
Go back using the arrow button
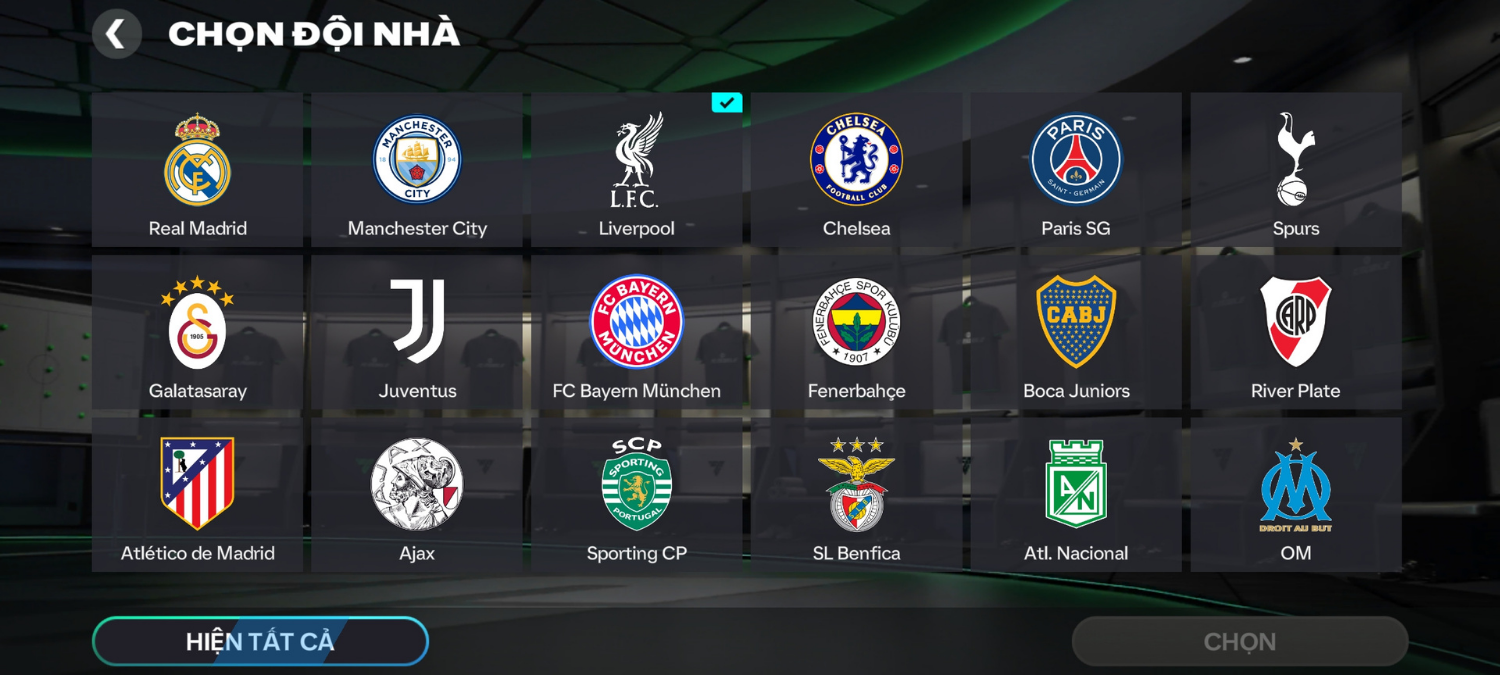pos(116,34)
